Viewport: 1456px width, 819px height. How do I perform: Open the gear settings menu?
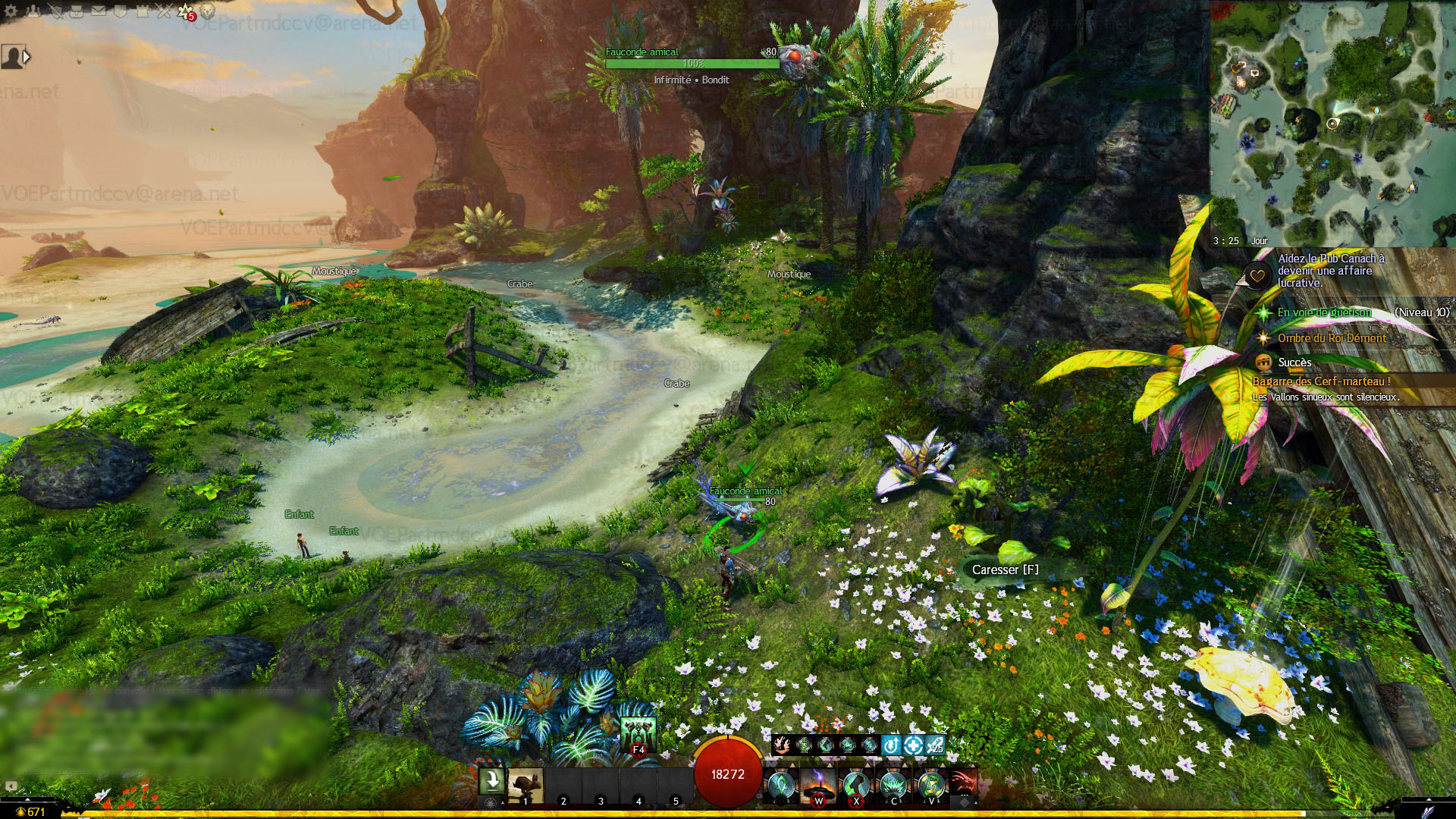pos(11,11)
